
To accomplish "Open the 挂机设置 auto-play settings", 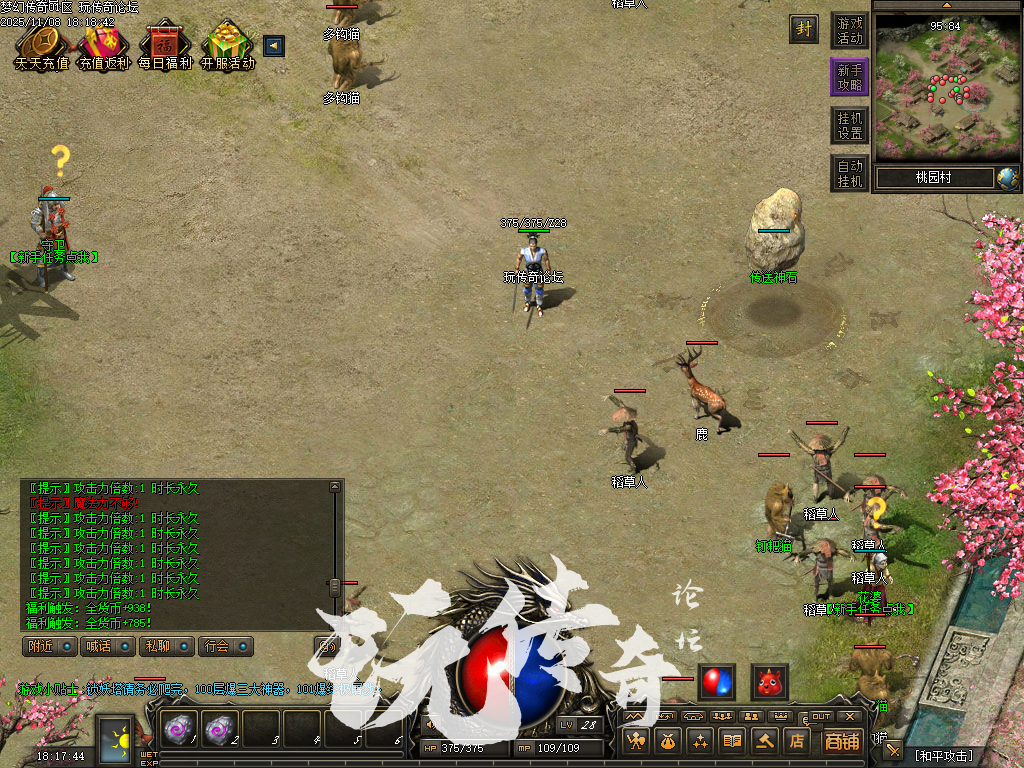I will point(850,125).
